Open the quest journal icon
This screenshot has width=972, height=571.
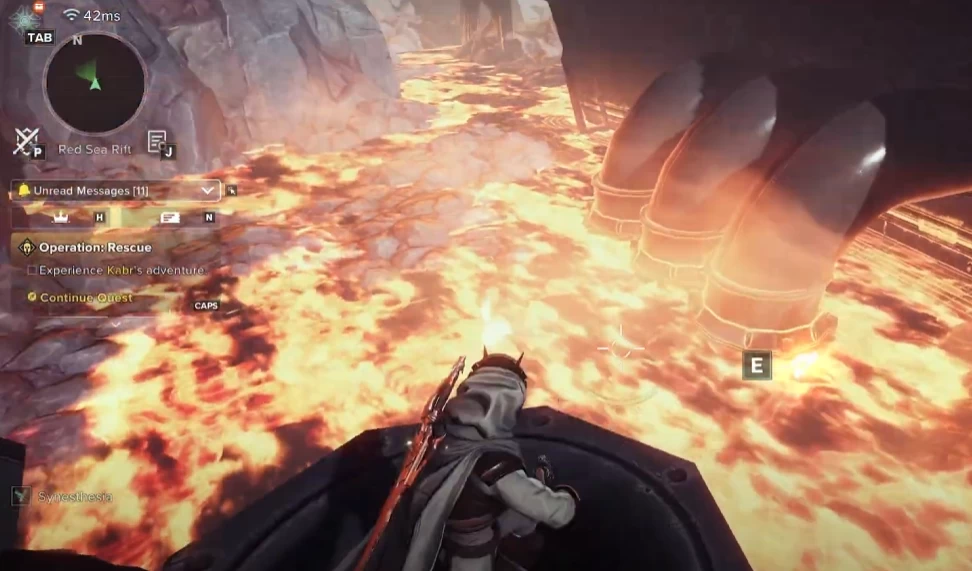click(x=157, y=141)
